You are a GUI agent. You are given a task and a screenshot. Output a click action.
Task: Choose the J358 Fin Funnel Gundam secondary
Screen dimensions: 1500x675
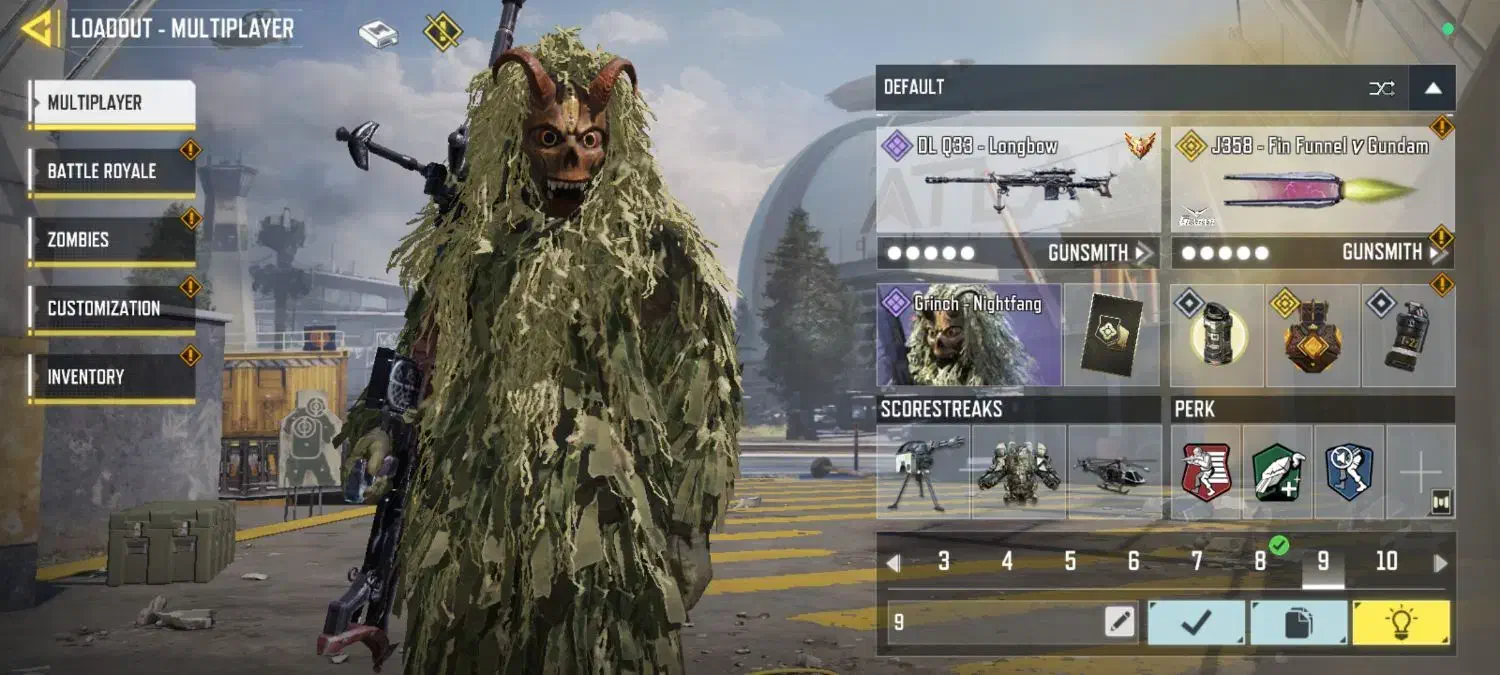[1312, 180]
